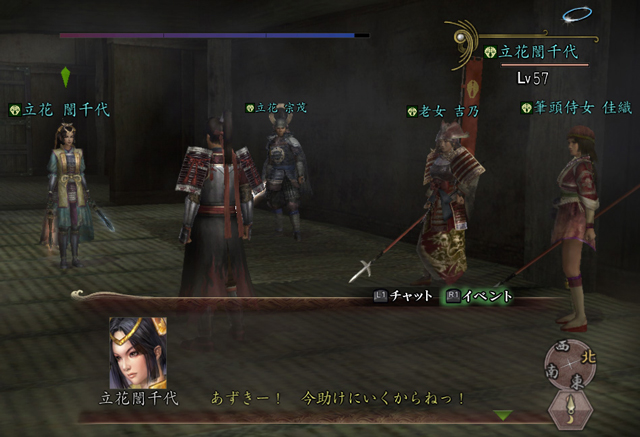Viewport: 640px width, 437px height.
Task: Click the compass showing 北 東 南 西
Action: pyautogui.click(x=573, y=361)
